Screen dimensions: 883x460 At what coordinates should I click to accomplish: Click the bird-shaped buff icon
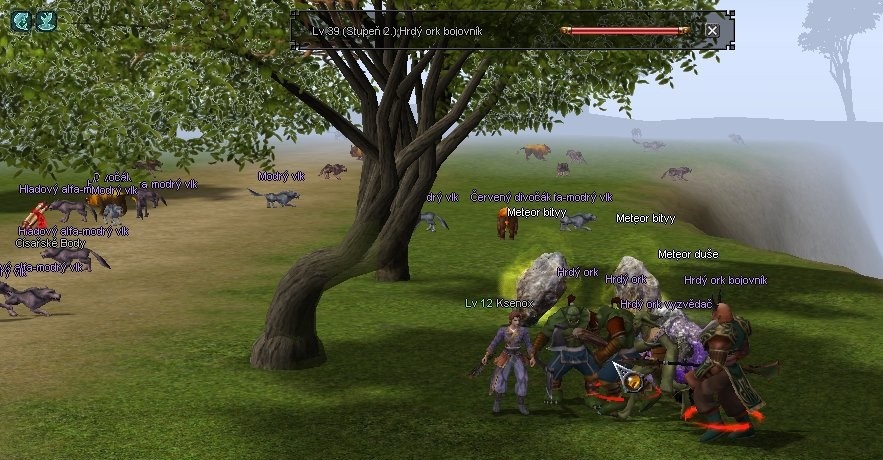(x=46, y=19)
